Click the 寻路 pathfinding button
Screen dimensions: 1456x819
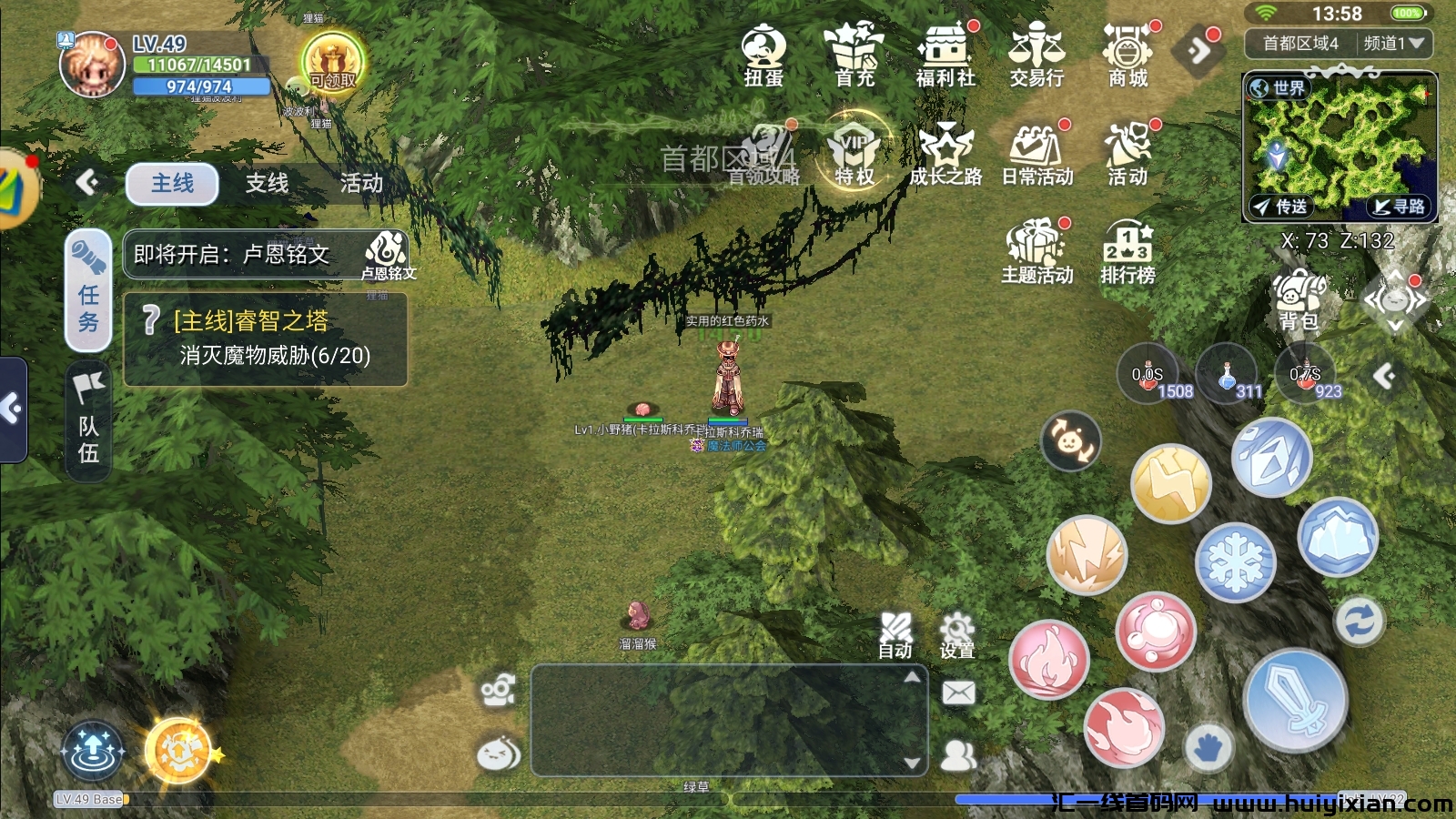[1400, 207]
